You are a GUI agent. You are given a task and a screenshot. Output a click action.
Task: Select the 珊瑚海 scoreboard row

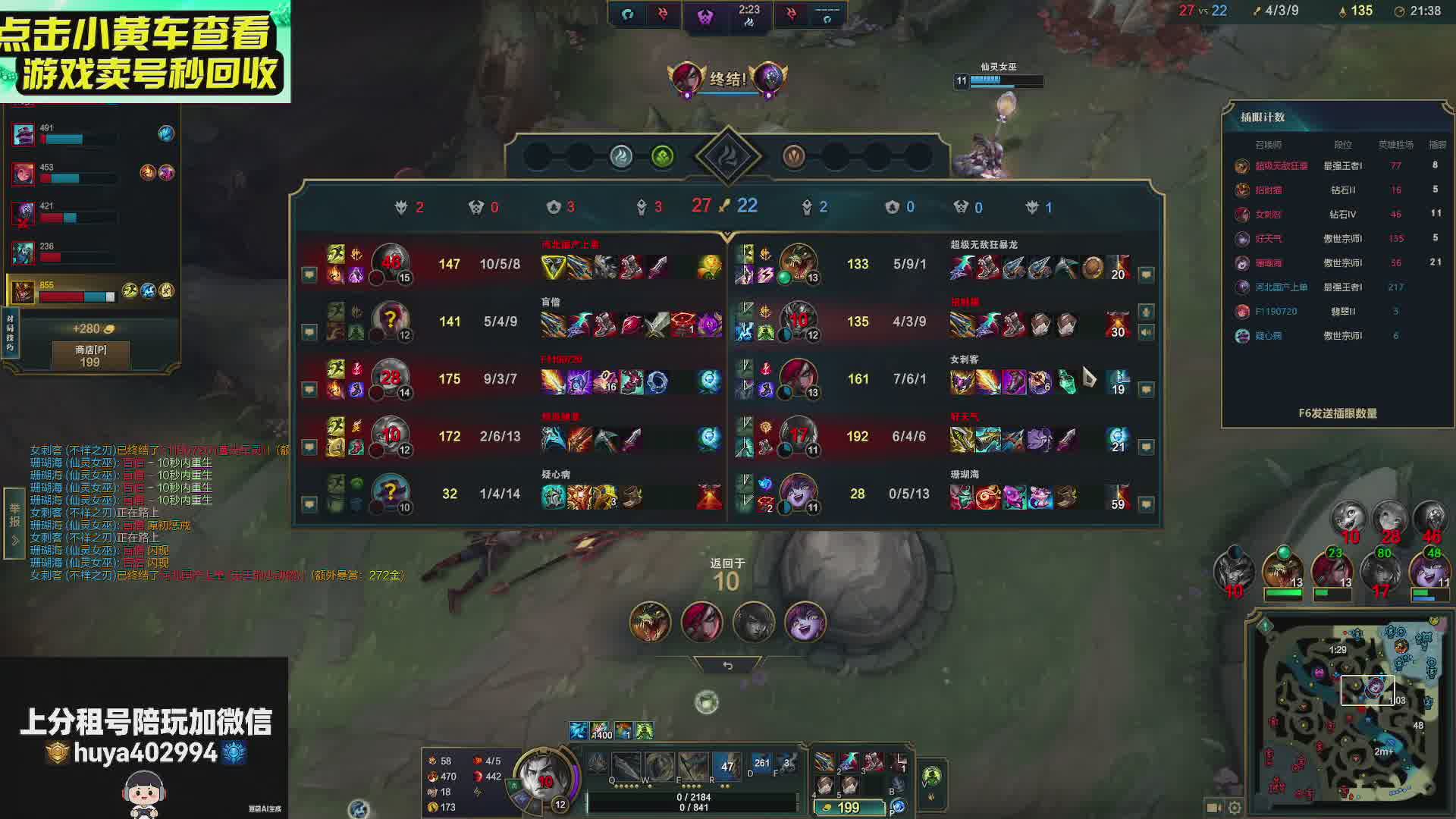pyautogui.click(x=940, y=494)
